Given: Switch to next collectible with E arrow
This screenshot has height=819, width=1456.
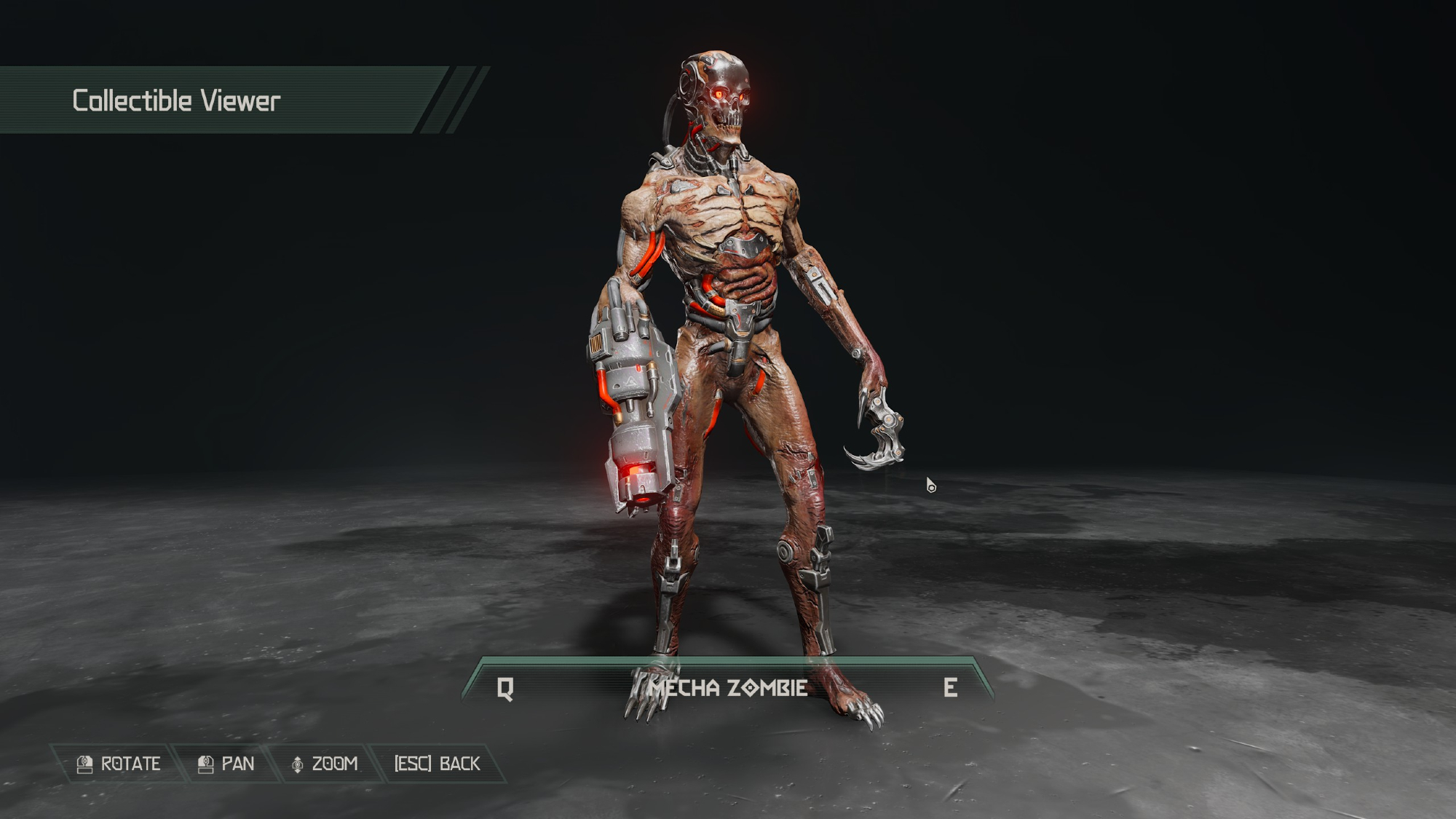Looking at the screenshot, I should pos(950,688).
